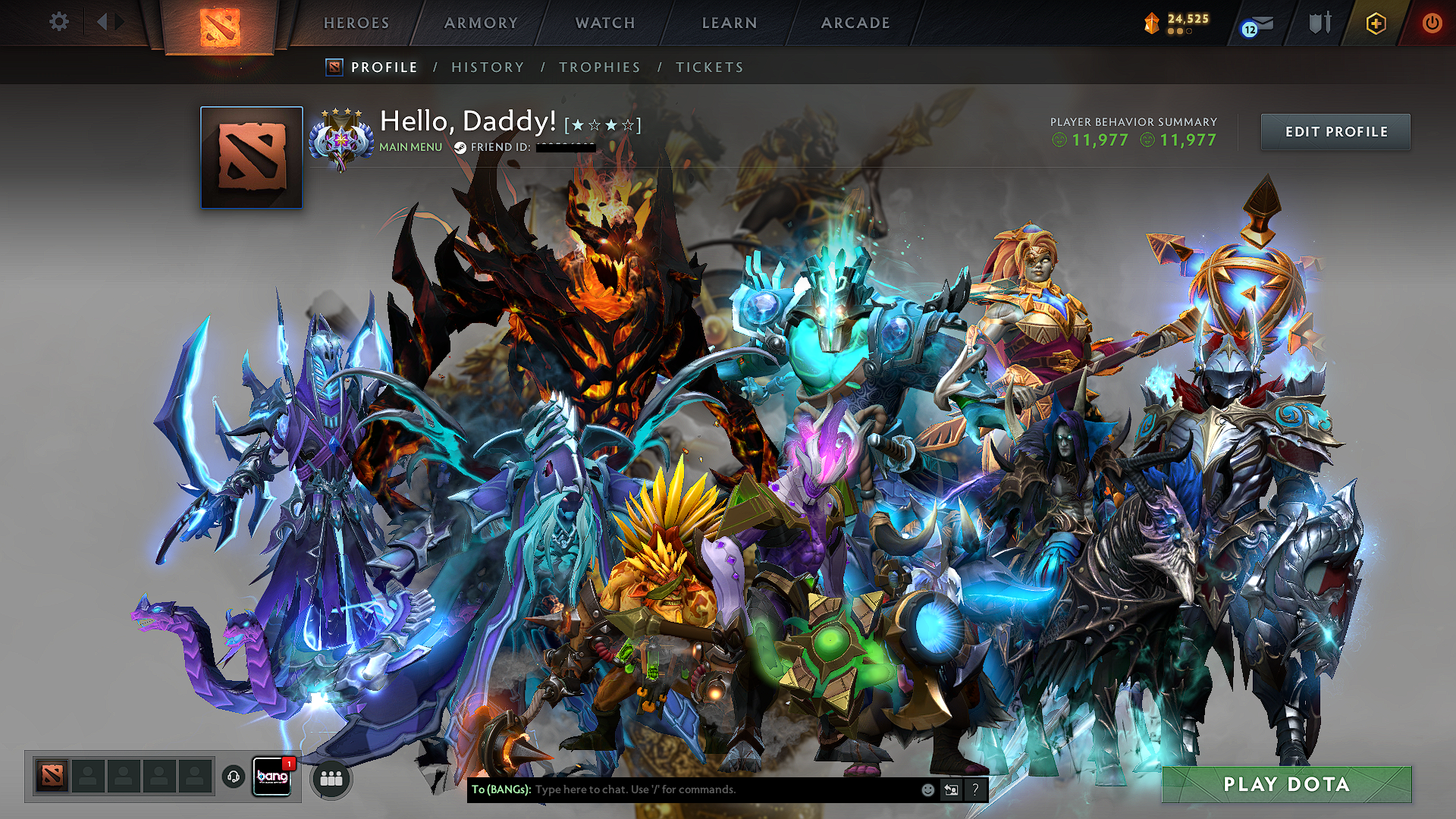Click EDIT PROFILE
Image resolution: width=1456 pixels, height=819 pixels.
pyautogui.click(x=1335, y=131)
